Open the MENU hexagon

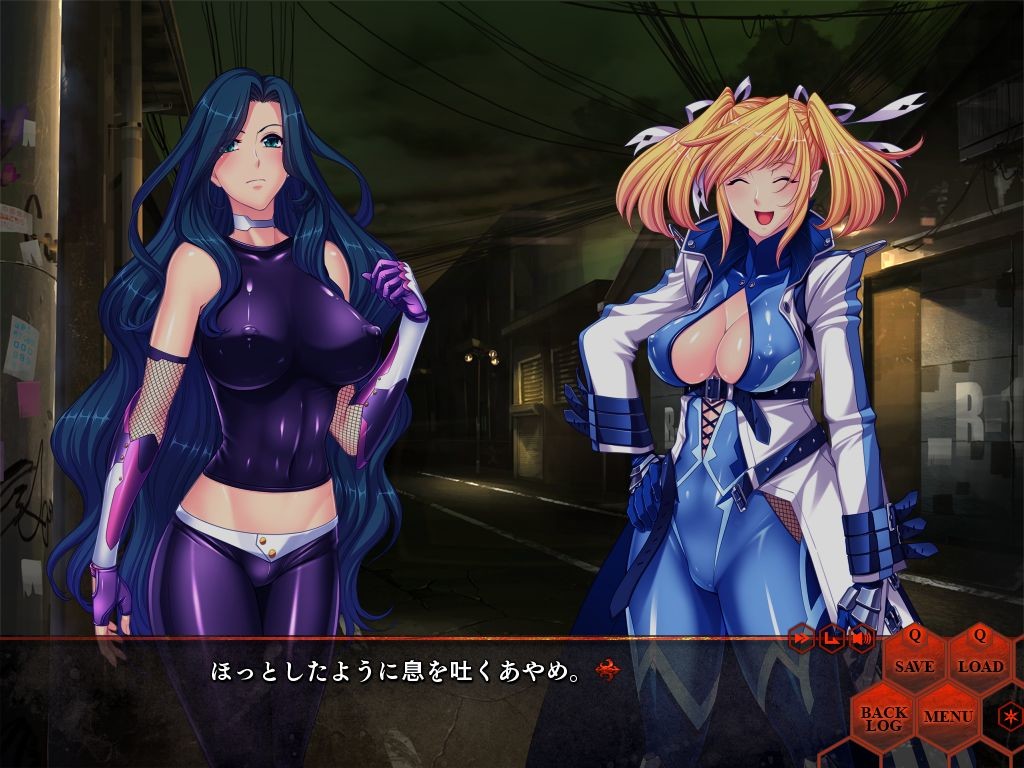(x=948, y=715)
